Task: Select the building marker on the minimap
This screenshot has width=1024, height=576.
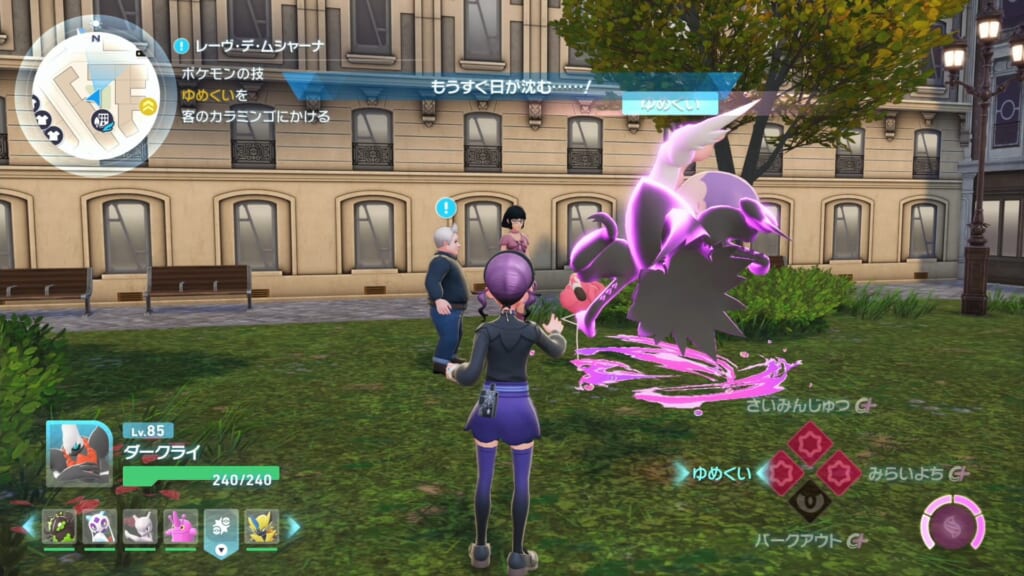Action: (x=101, y=122)
